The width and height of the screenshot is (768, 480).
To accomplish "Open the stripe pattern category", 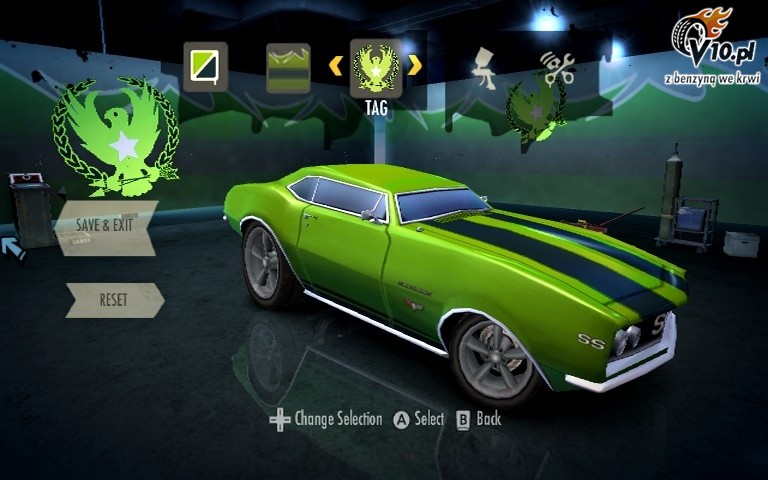I will pyautogui.click(x=288, y=67).
